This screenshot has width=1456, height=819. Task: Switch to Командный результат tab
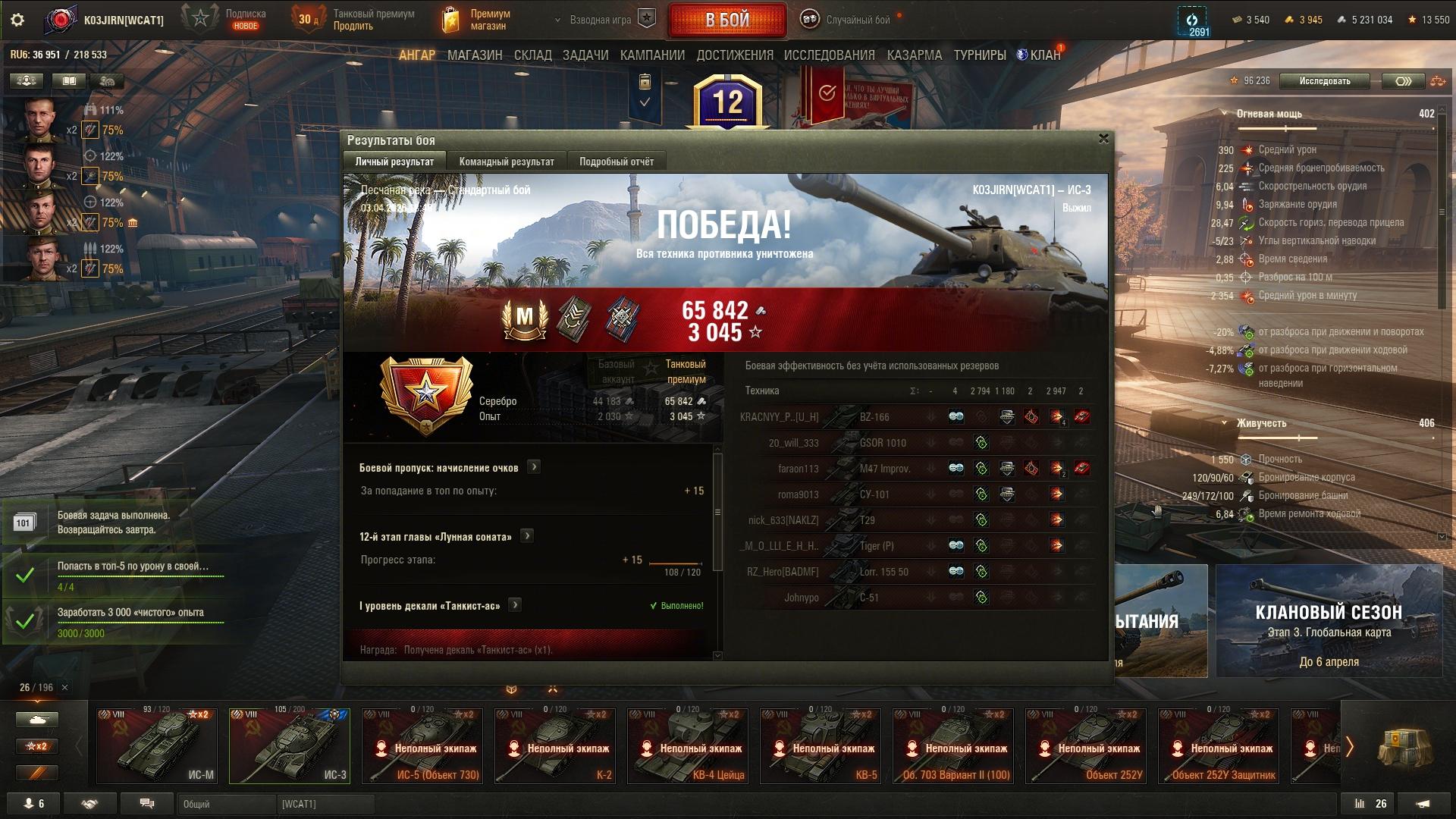[507, 162]
